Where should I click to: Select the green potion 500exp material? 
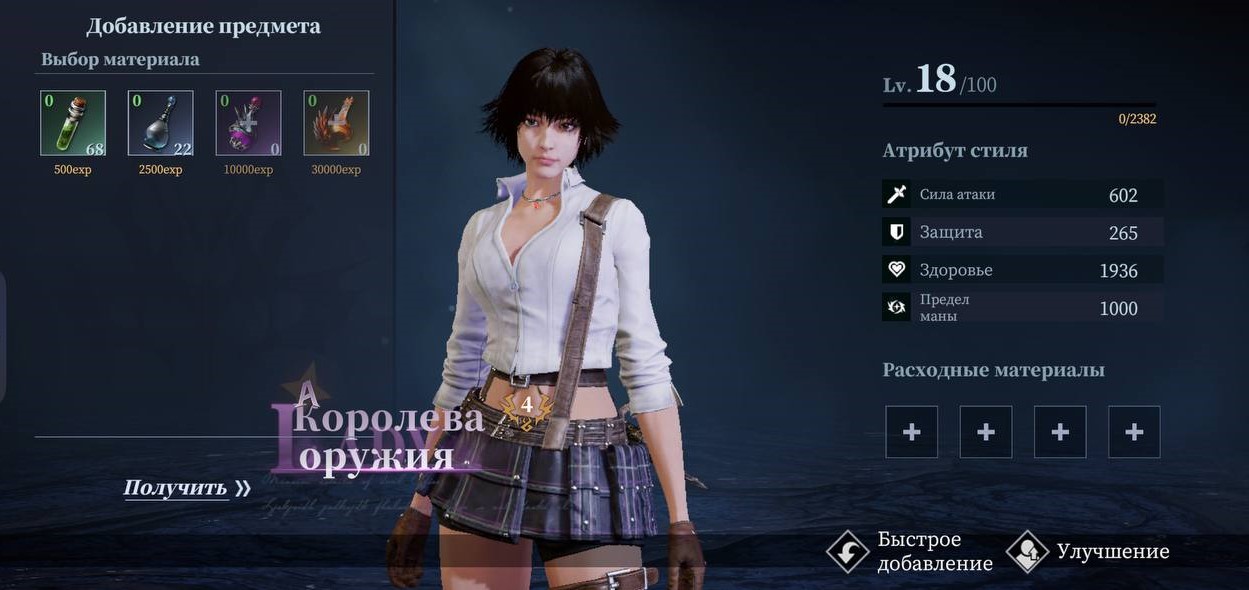73,123
